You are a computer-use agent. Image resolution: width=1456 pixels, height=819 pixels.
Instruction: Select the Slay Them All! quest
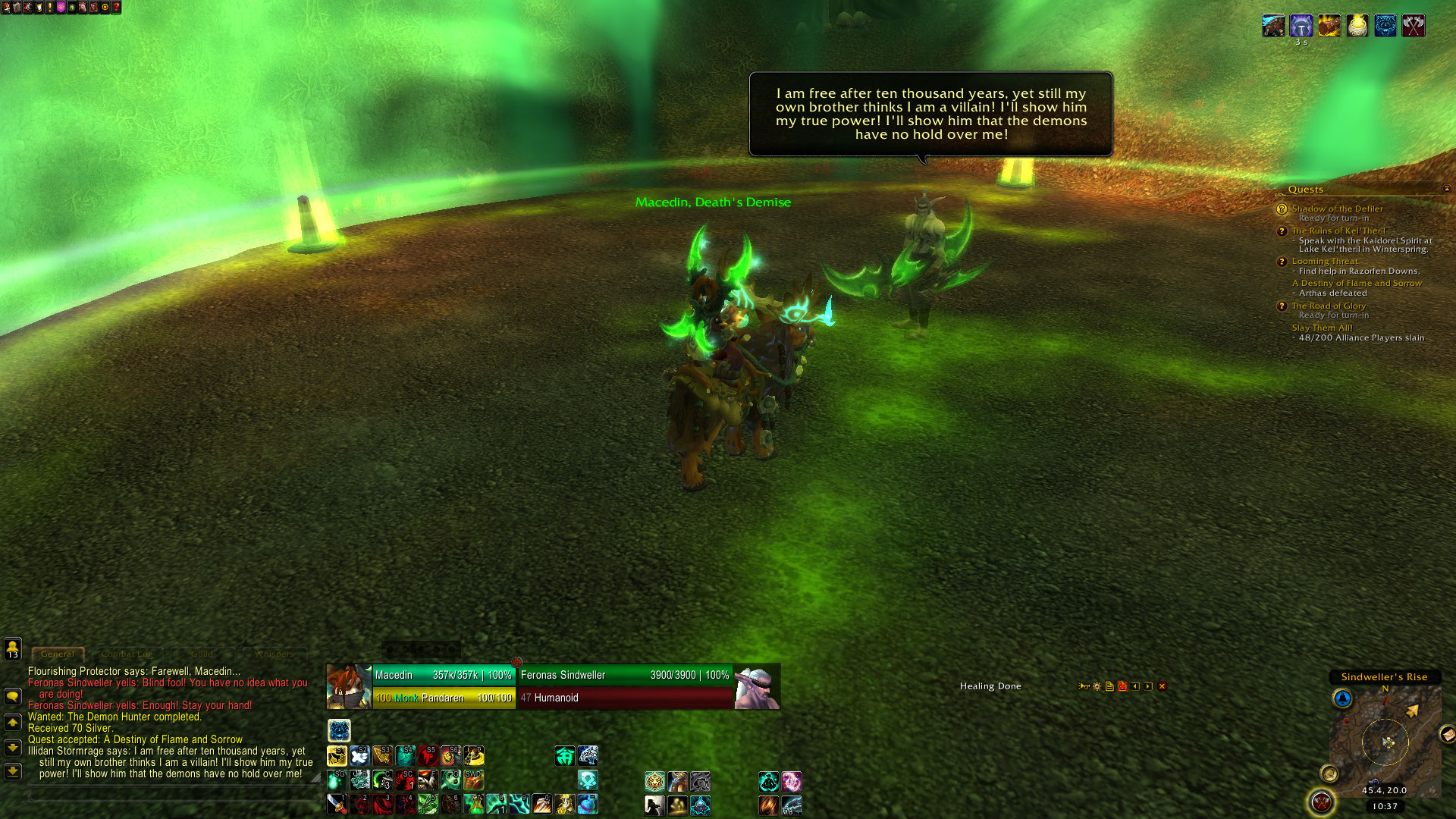pyautogui.click(x=1322, y=328)
